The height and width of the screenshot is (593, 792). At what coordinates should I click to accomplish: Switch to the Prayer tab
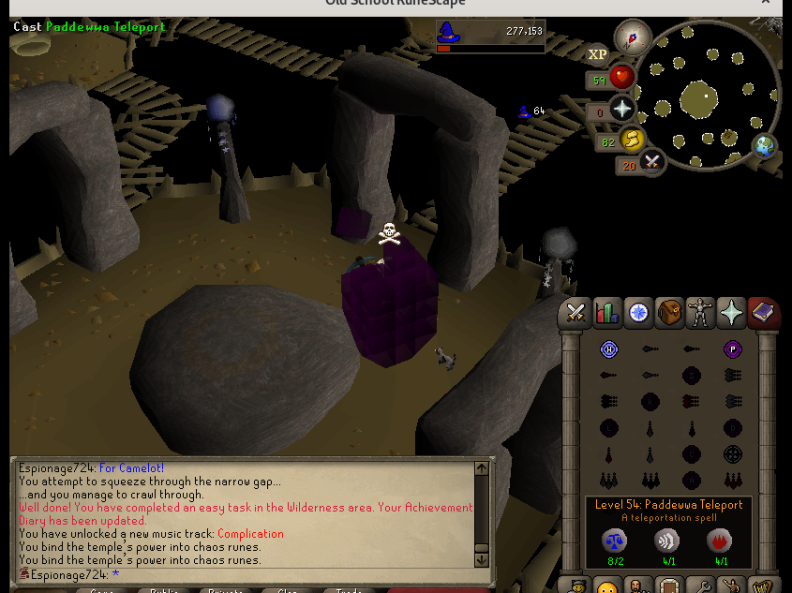732,314
